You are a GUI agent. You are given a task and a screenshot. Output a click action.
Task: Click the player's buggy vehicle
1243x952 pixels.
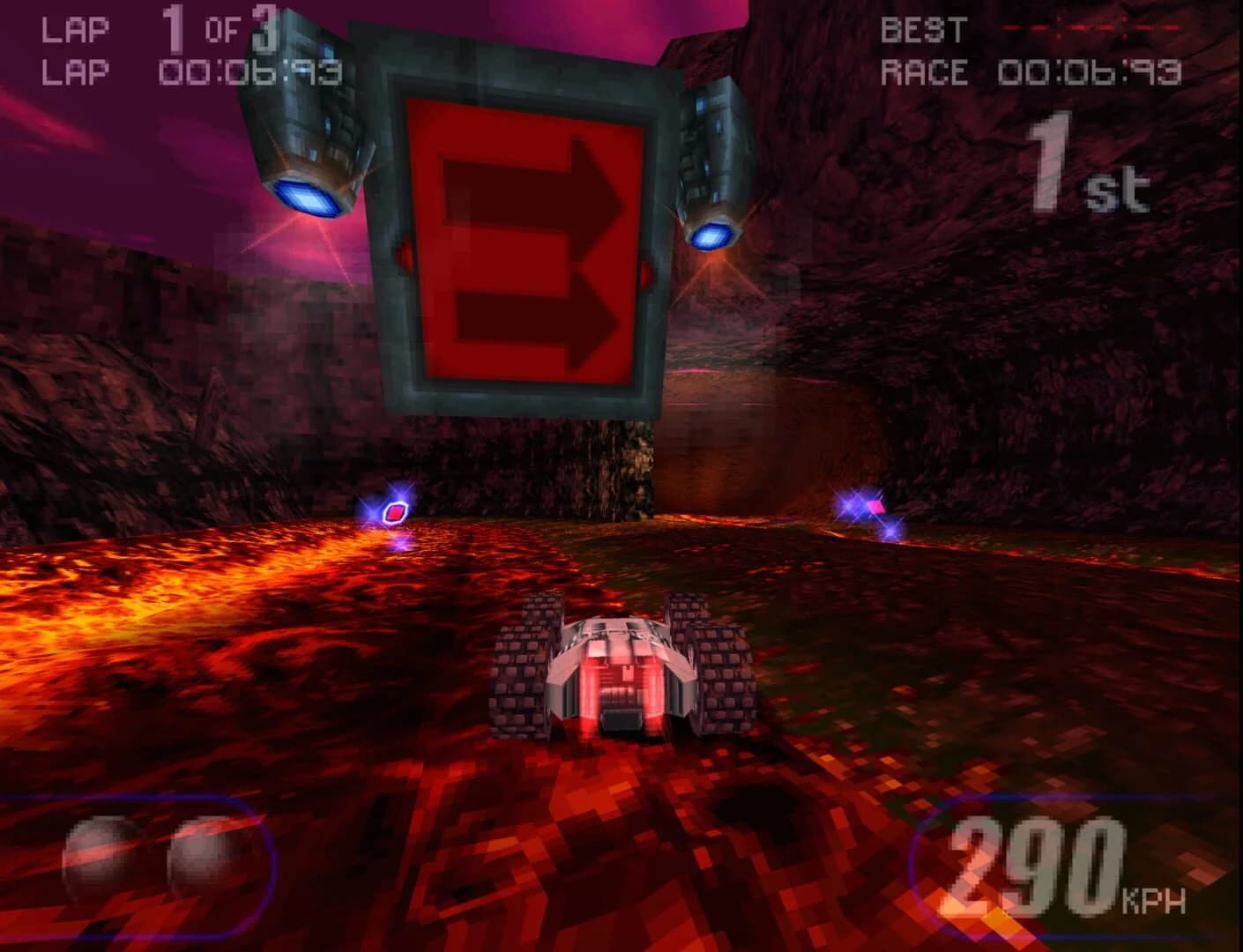click(617, 679)
